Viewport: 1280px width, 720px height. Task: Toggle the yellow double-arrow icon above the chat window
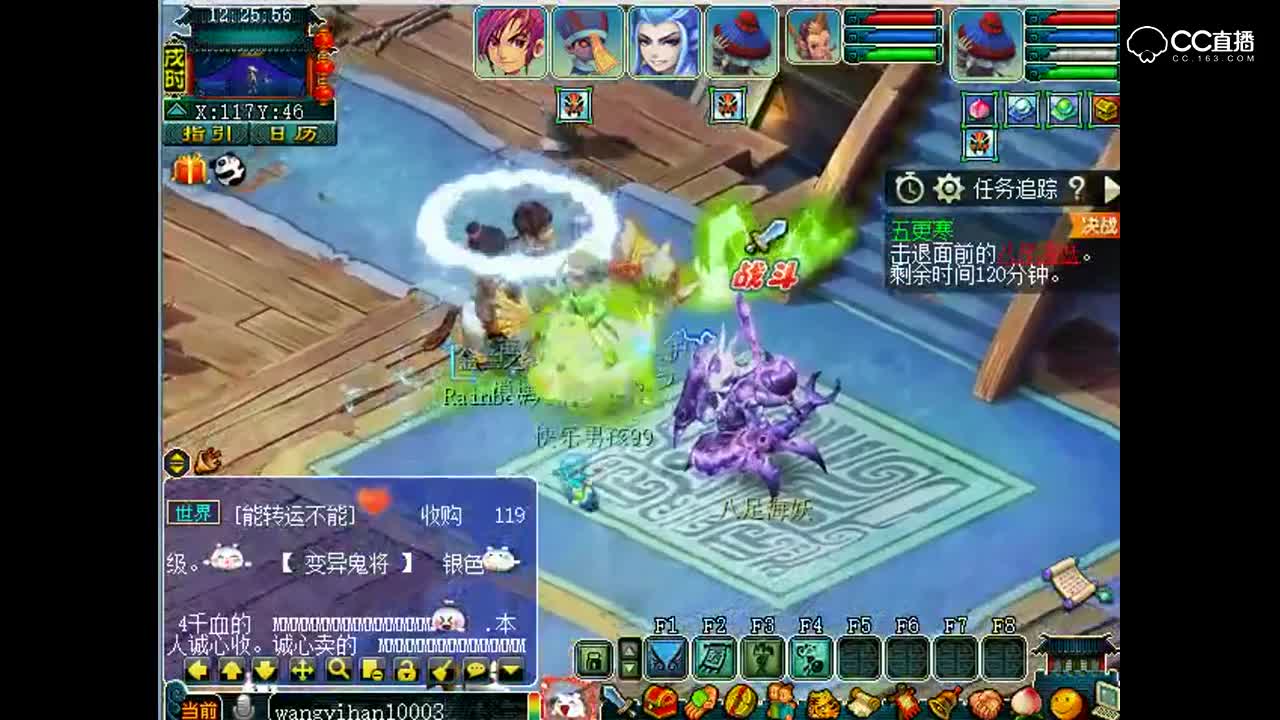tap(178, 462)
